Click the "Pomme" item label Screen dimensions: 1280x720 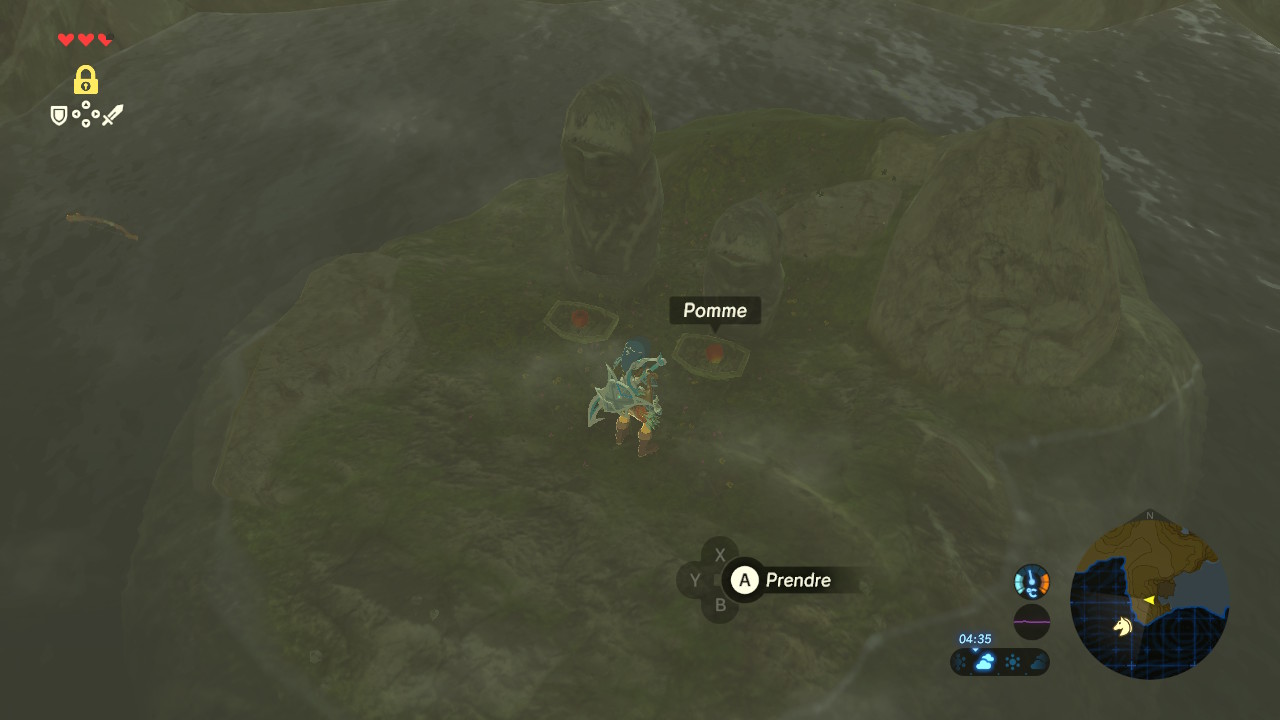pos(714,311)
